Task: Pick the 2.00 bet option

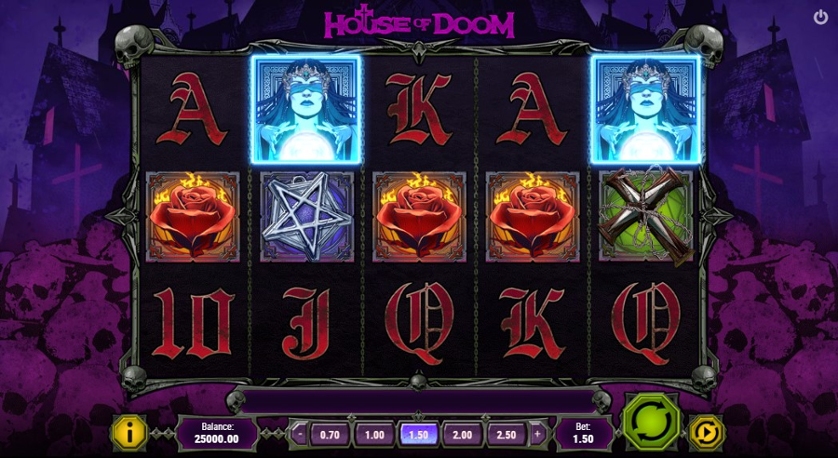Action: 463,434
